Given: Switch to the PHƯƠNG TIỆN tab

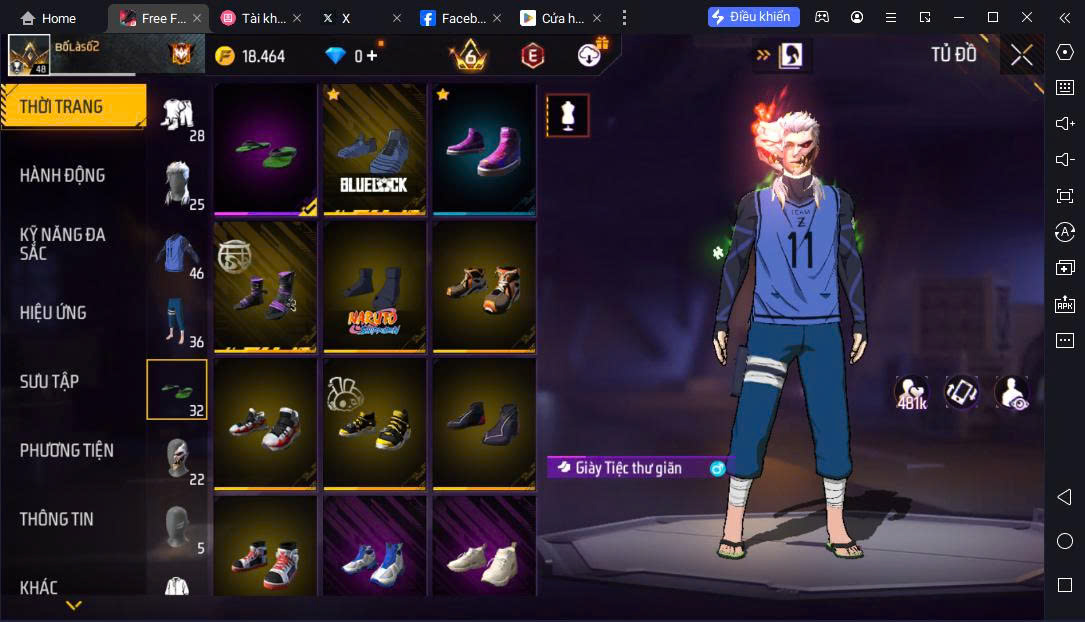Looking at the screenshot, I should coord(67,451).
